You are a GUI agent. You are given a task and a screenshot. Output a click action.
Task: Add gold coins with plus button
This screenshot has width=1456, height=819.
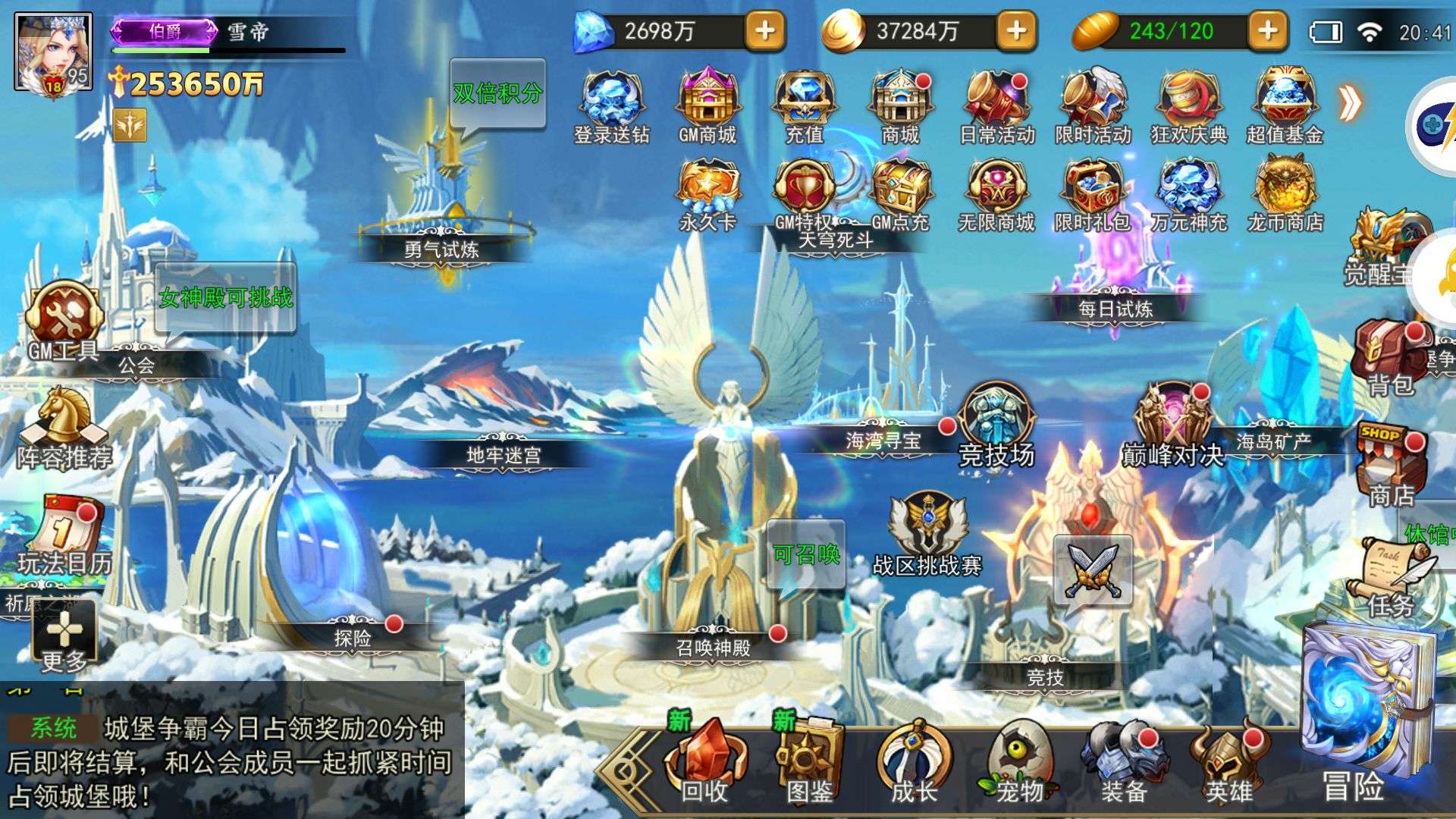coord(1016,31)
